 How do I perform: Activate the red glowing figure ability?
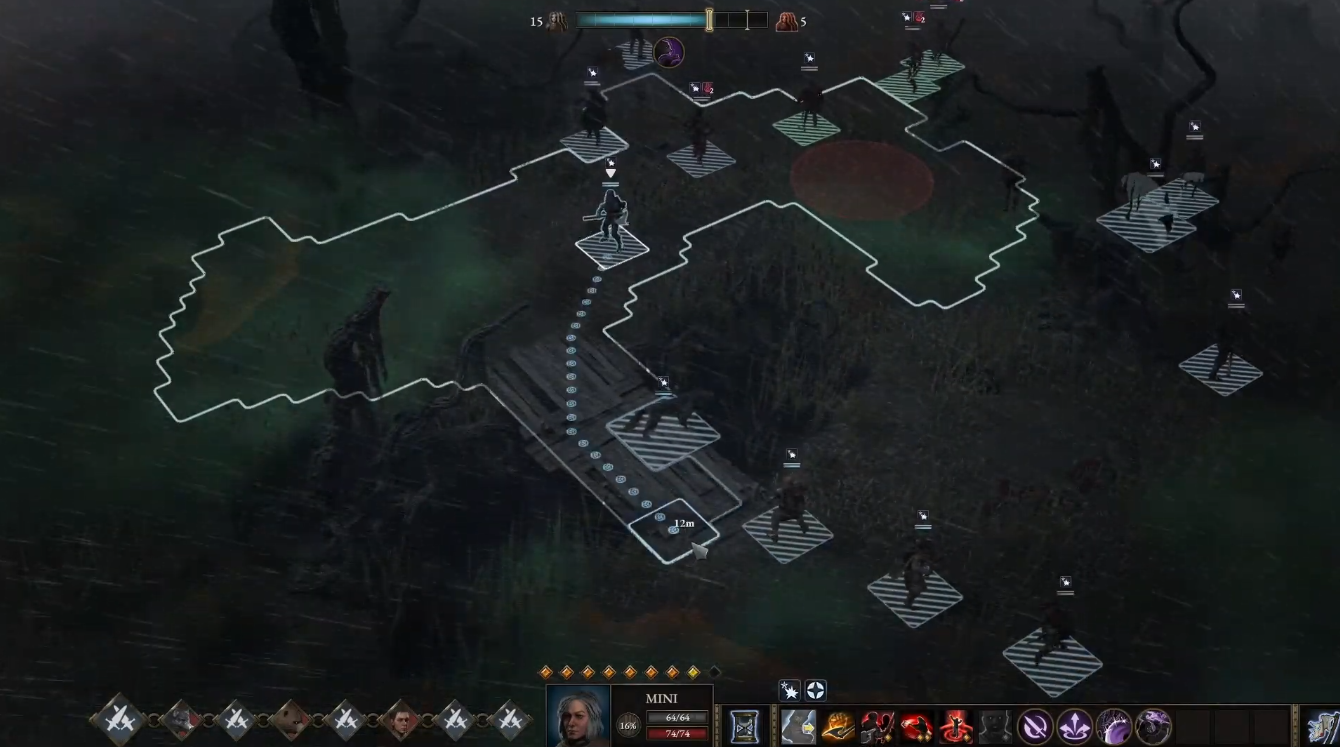pyautogui.click(x=956, y=727)
